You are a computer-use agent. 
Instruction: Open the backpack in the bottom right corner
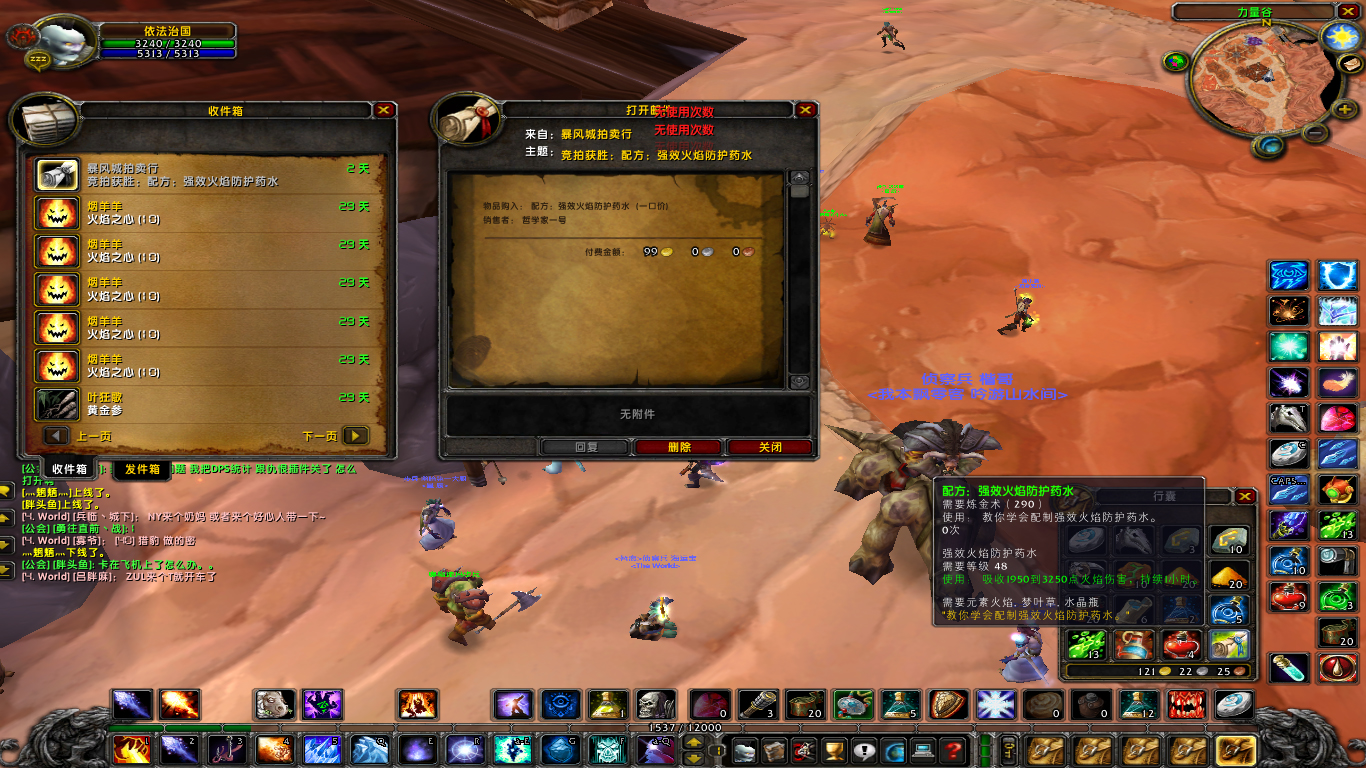click(1235, 750)
